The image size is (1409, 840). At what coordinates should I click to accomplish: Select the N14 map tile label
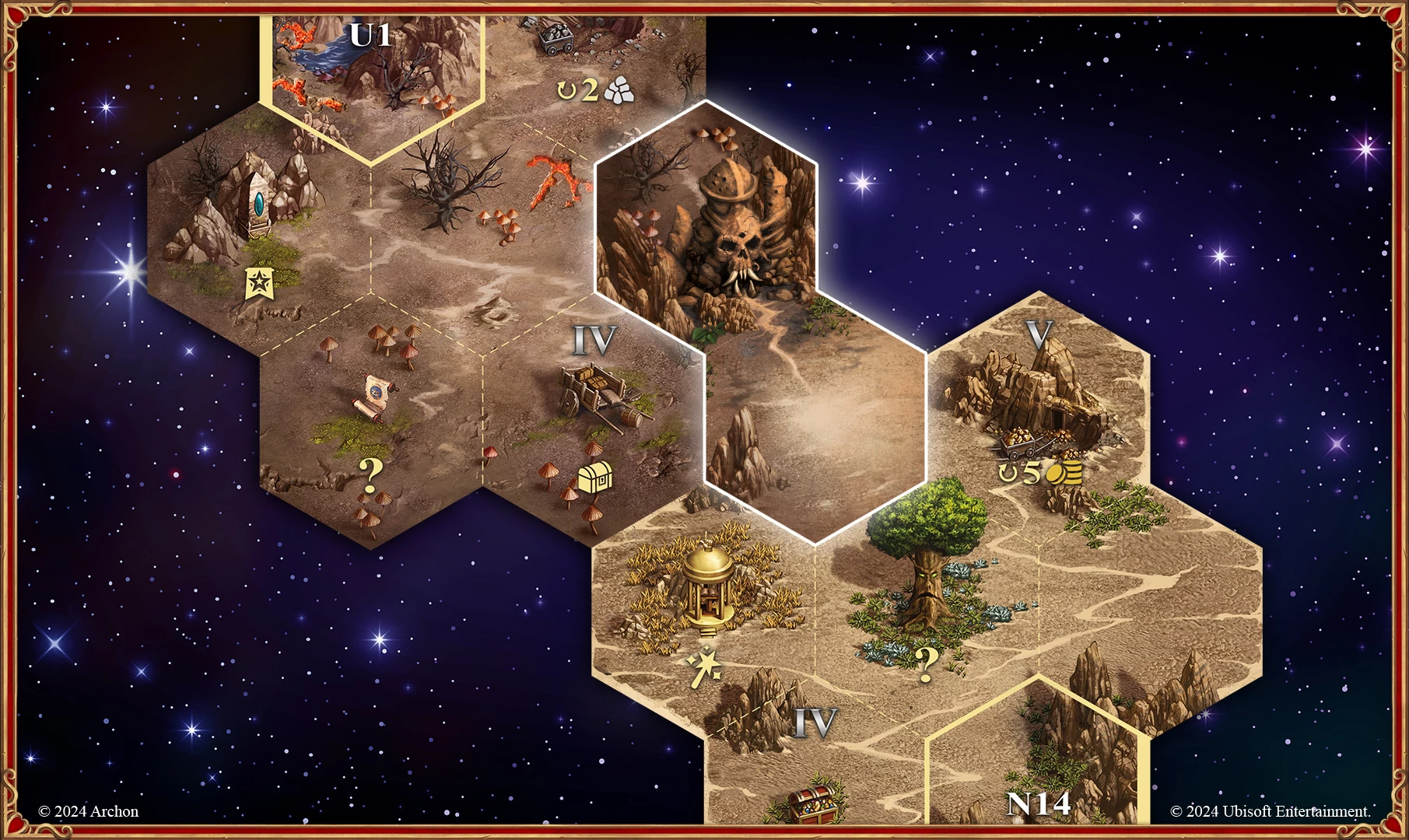tap(1039, 804)
